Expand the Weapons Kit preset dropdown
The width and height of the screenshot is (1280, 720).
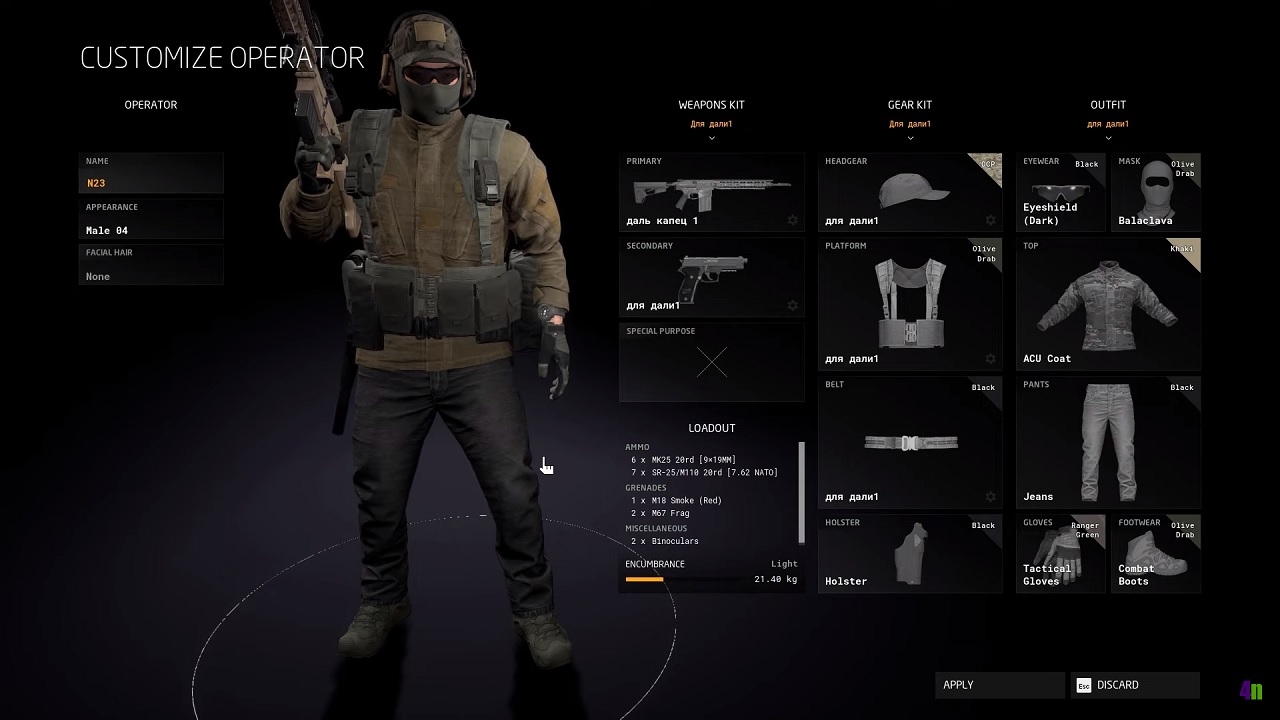point(711,131)
